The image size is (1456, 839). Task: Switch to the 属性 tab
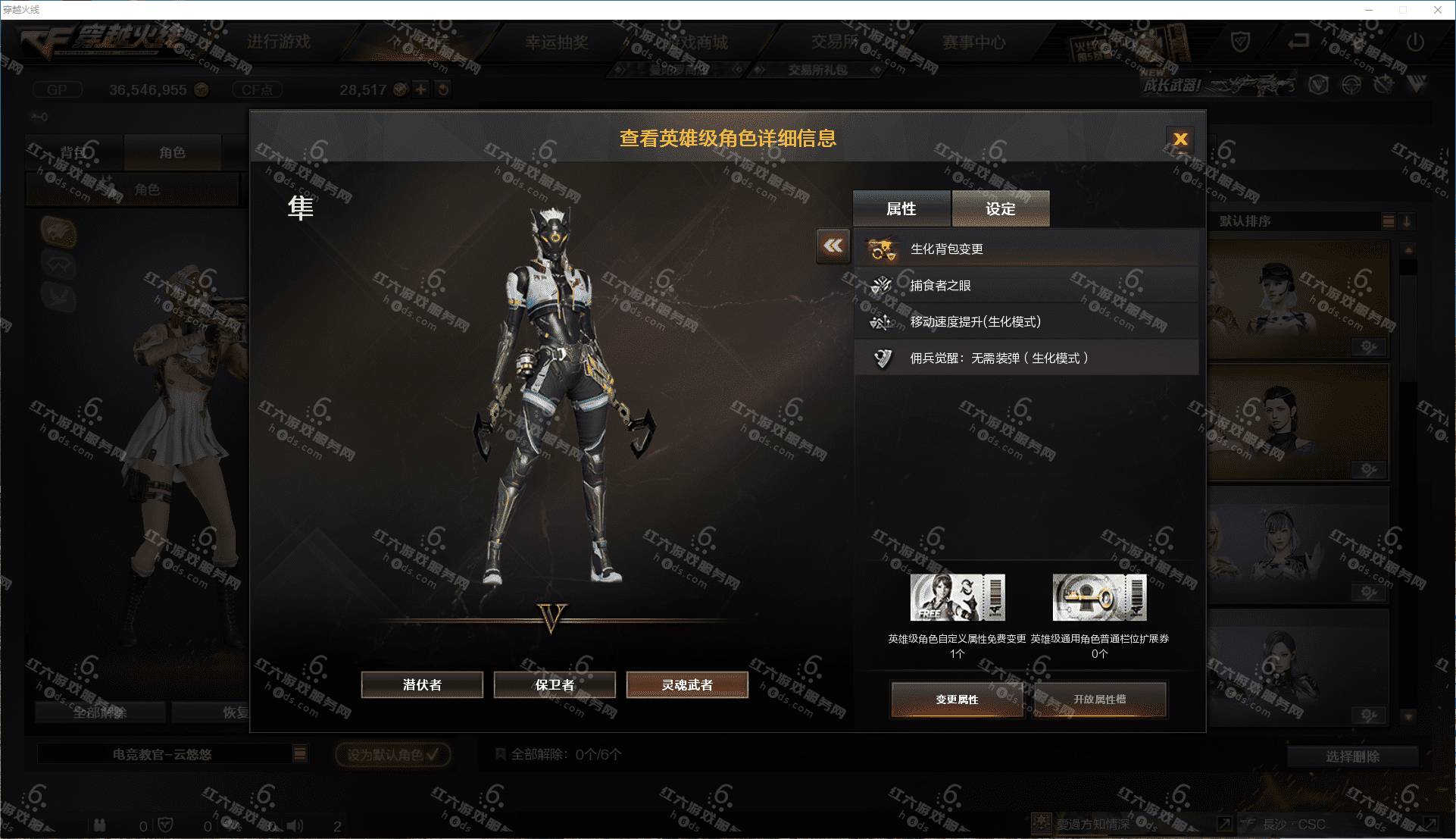901,208
